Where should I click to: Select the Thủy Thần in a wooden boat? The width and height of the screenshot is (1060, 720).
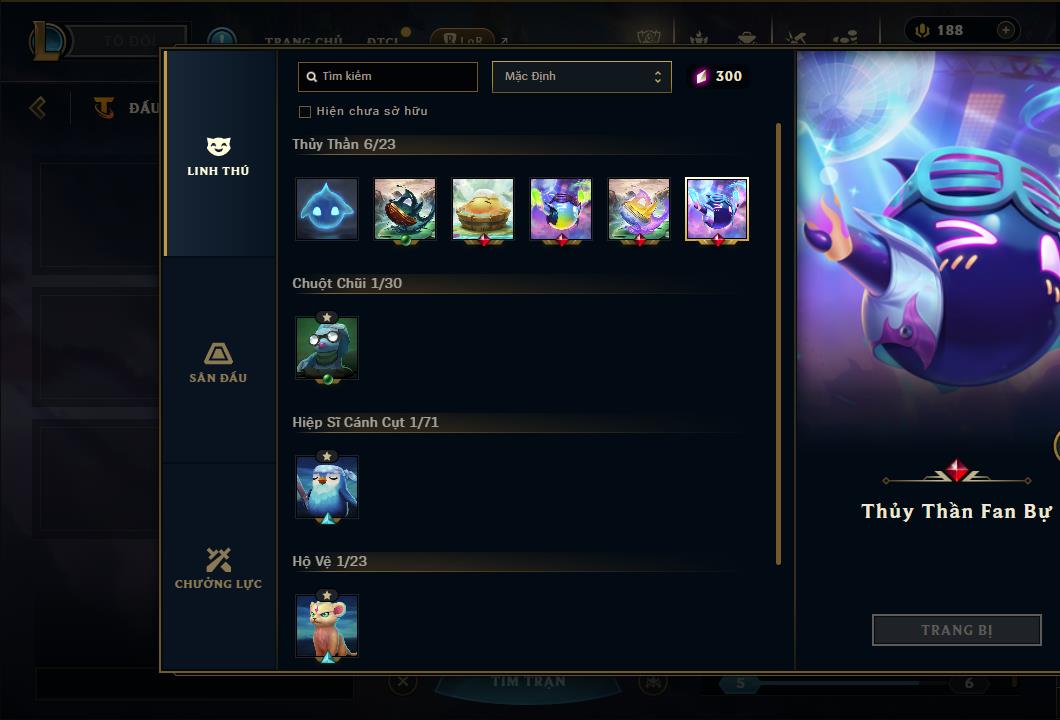(405, 209)
